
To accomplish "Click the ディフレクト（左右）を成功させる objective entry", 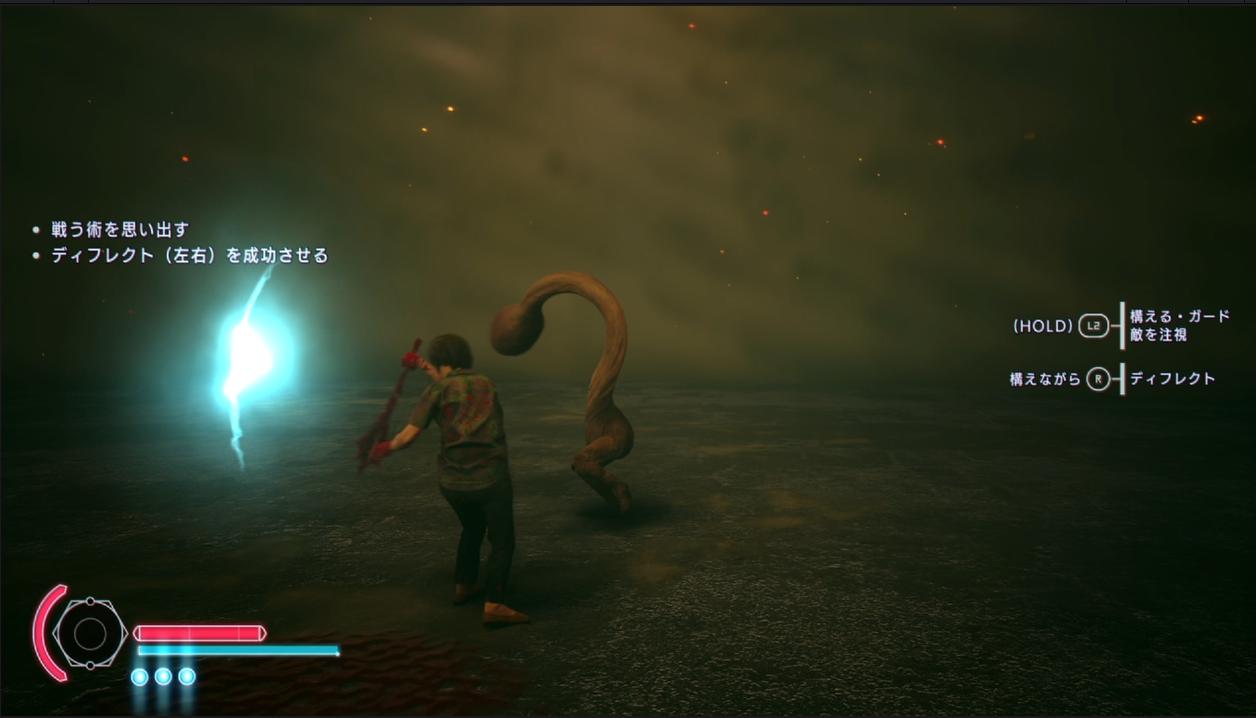I will (189, 256).
